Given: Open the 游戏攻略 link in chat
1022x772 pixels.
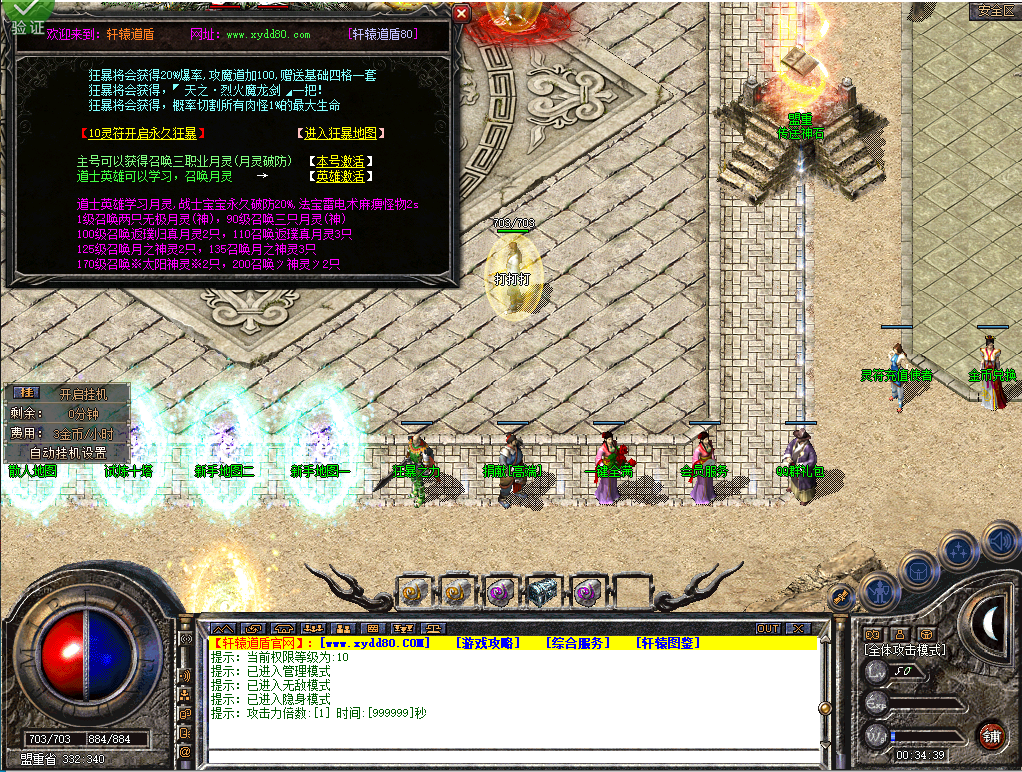Looking at the screenshot, I should pos(488,643).
